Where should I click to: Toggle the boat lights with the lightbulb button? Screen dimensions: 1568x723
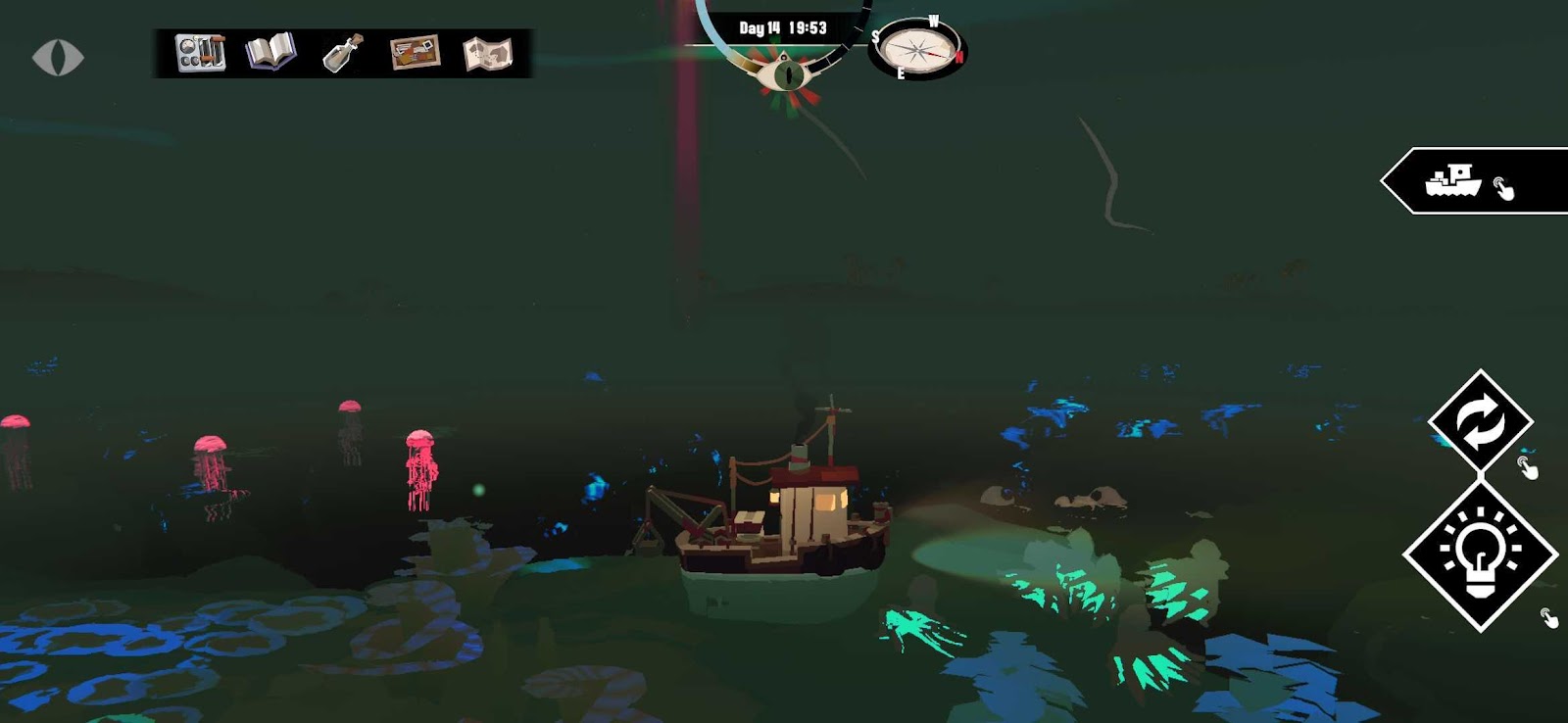(x=1480, y=554)
